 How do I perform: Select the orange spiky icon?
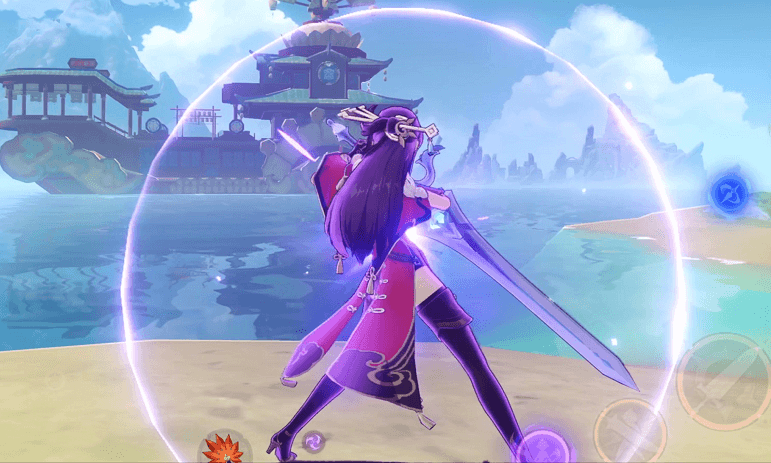pos(223,449)
